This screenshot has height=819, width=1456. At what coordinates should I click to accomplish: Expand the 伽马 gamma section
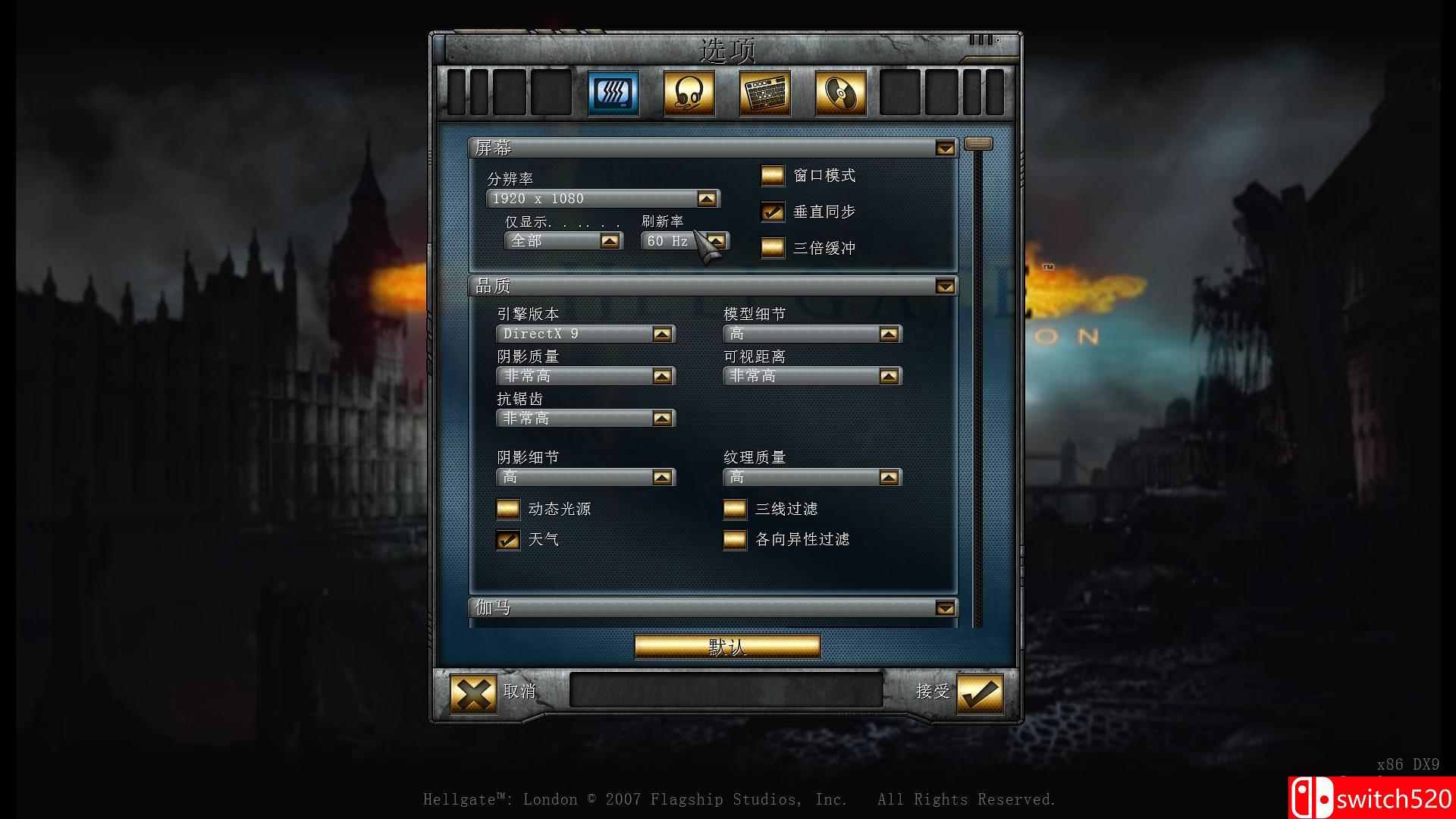(x=945, y=607)
